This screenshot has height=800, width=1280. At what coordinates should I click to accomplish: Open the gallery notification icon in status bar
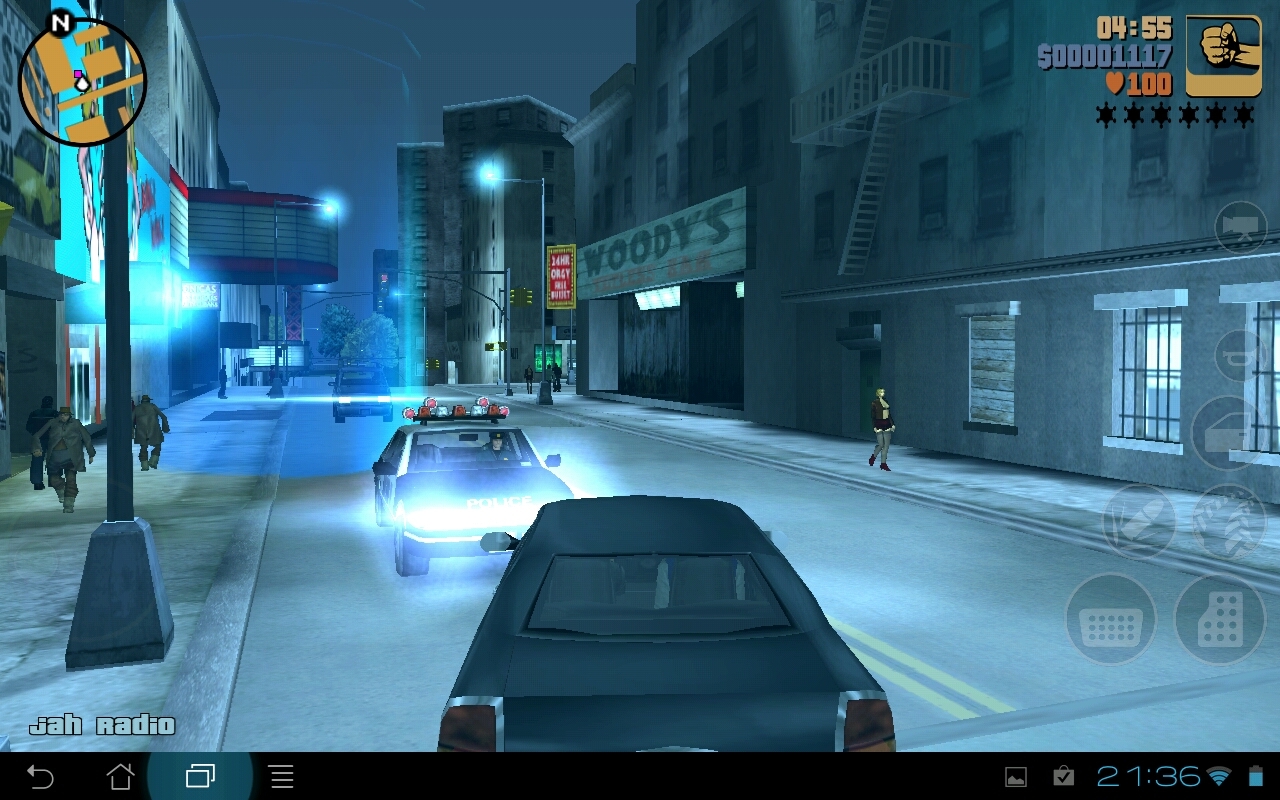point(1017,775)
